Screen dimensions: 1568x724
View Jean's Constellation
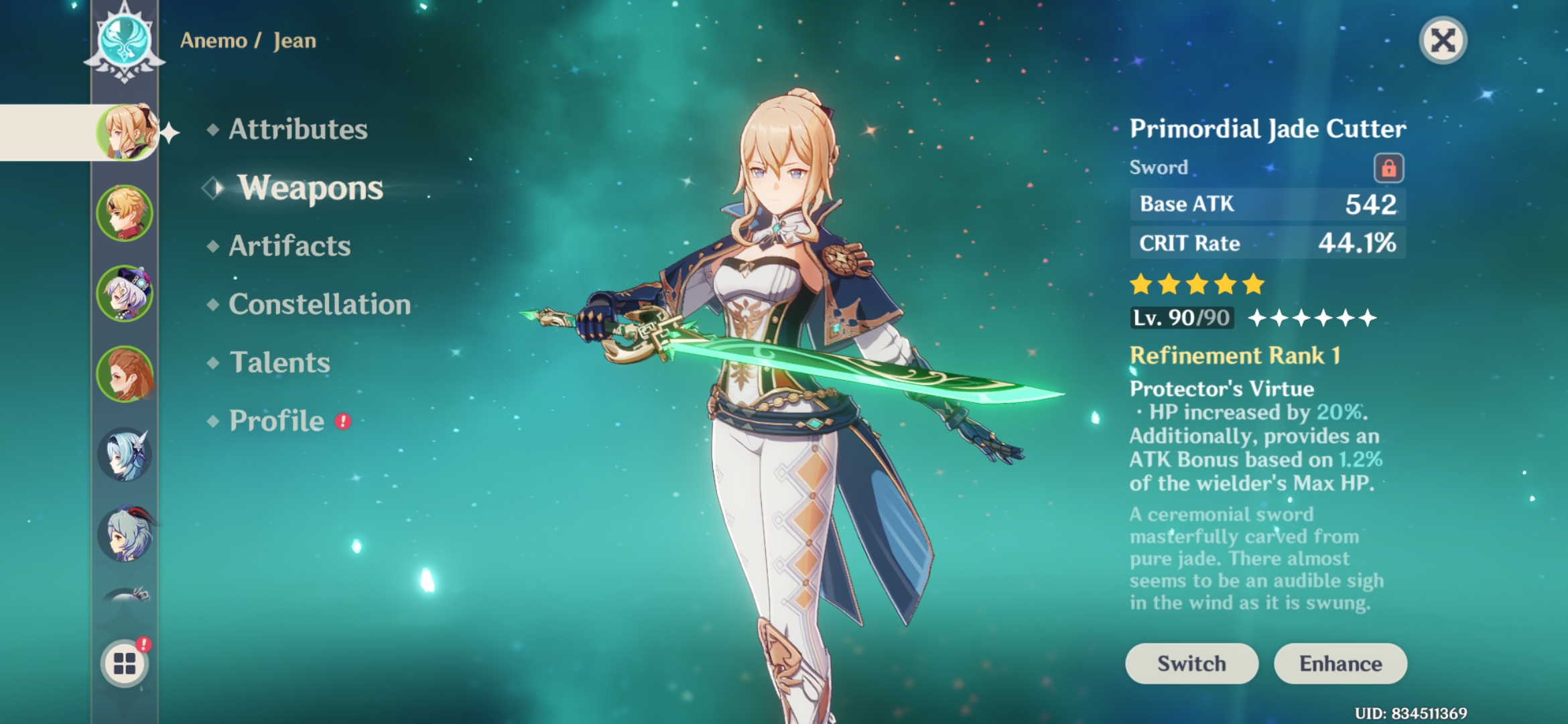coord(320,304)
